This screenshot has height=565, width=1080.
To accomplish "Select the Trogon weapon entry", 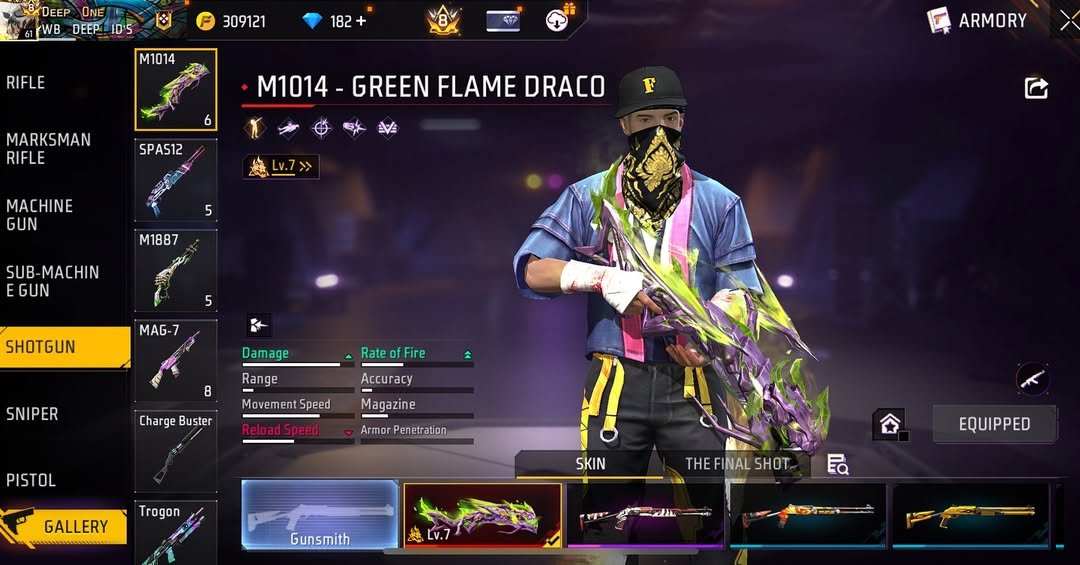I will click(x=176, y=532).
